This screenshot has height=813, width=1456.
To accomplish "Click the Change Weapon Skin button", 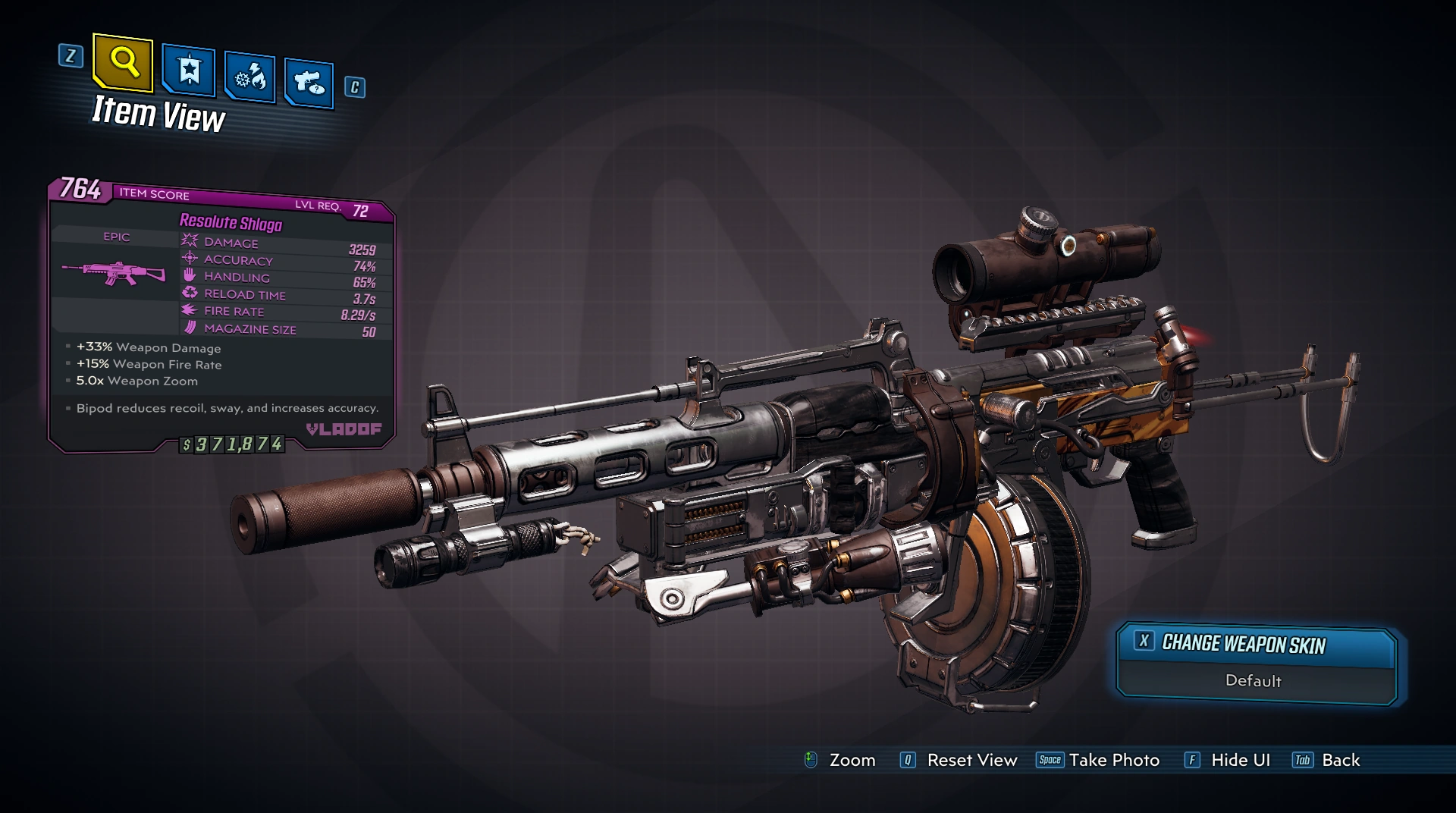I will 1256,645.
